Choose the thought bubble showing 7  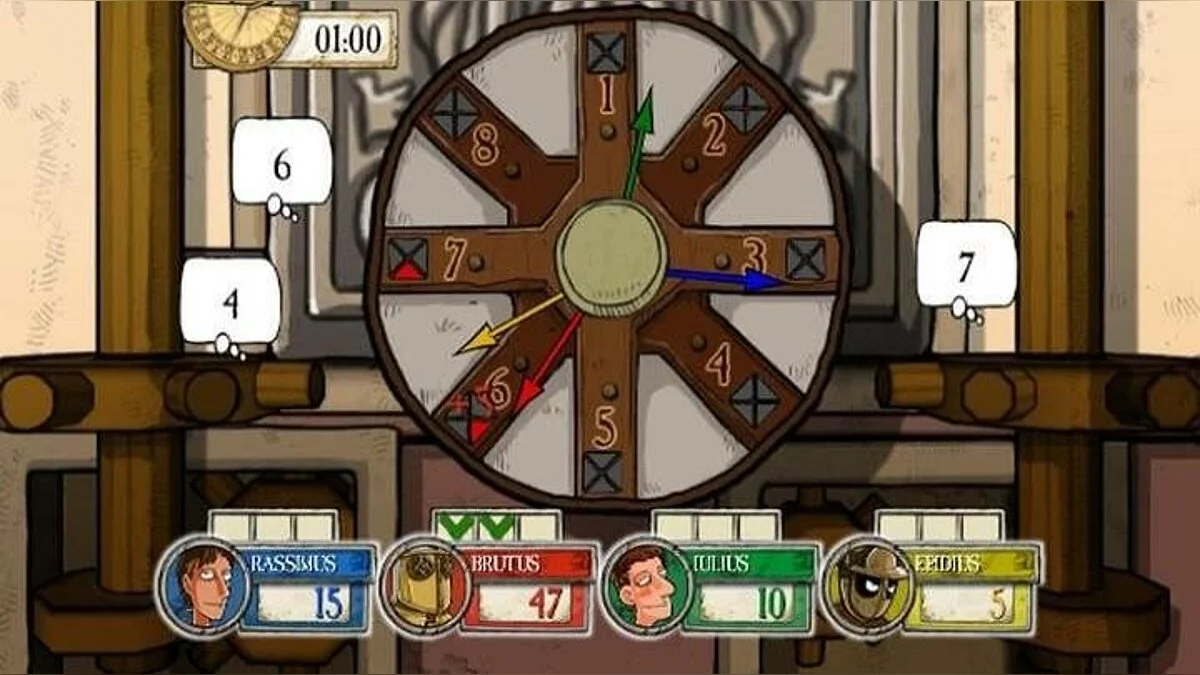coord(966,265)
